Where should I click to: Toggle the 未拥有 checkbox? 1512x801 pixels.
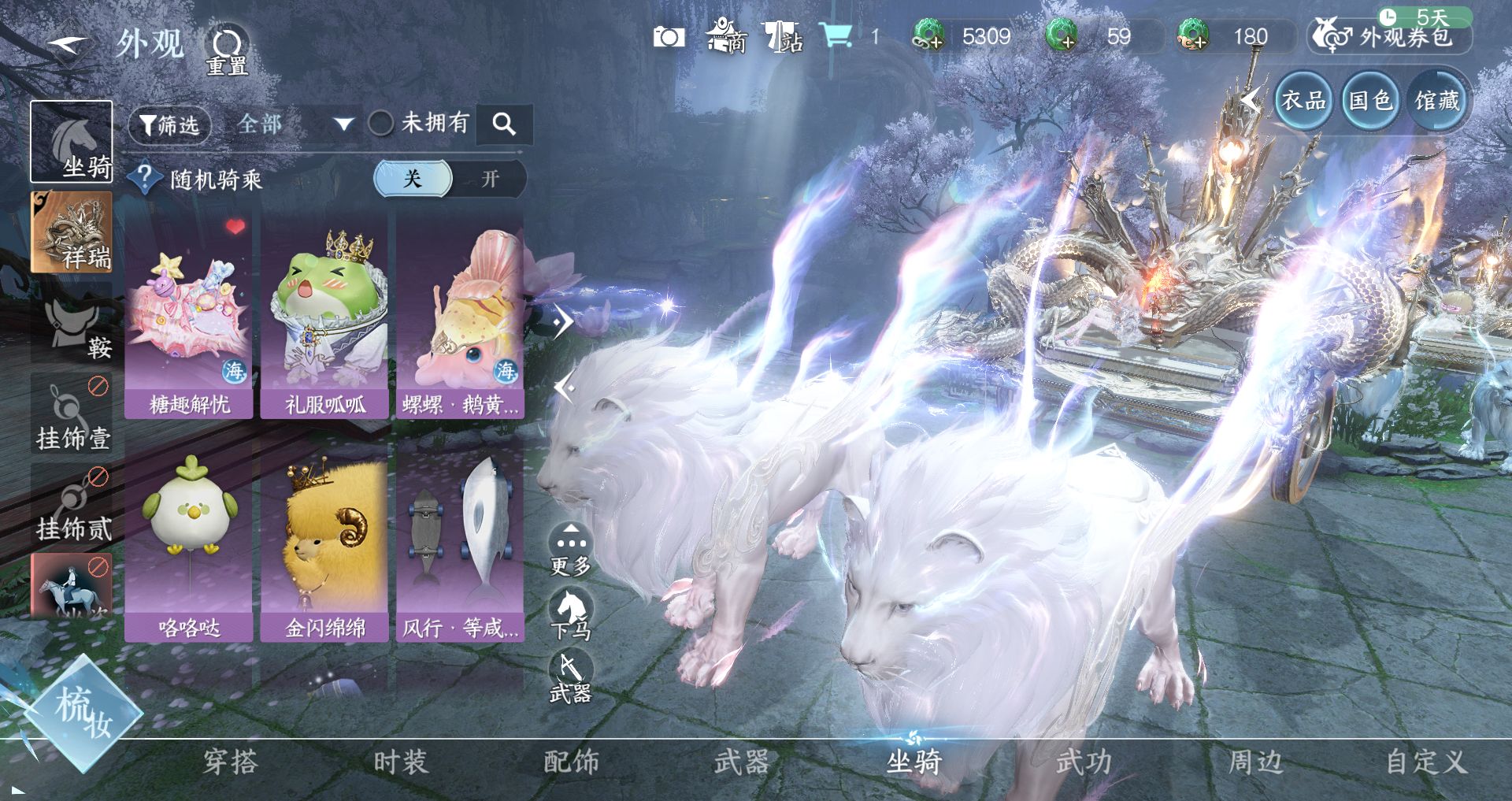point(381,123)
